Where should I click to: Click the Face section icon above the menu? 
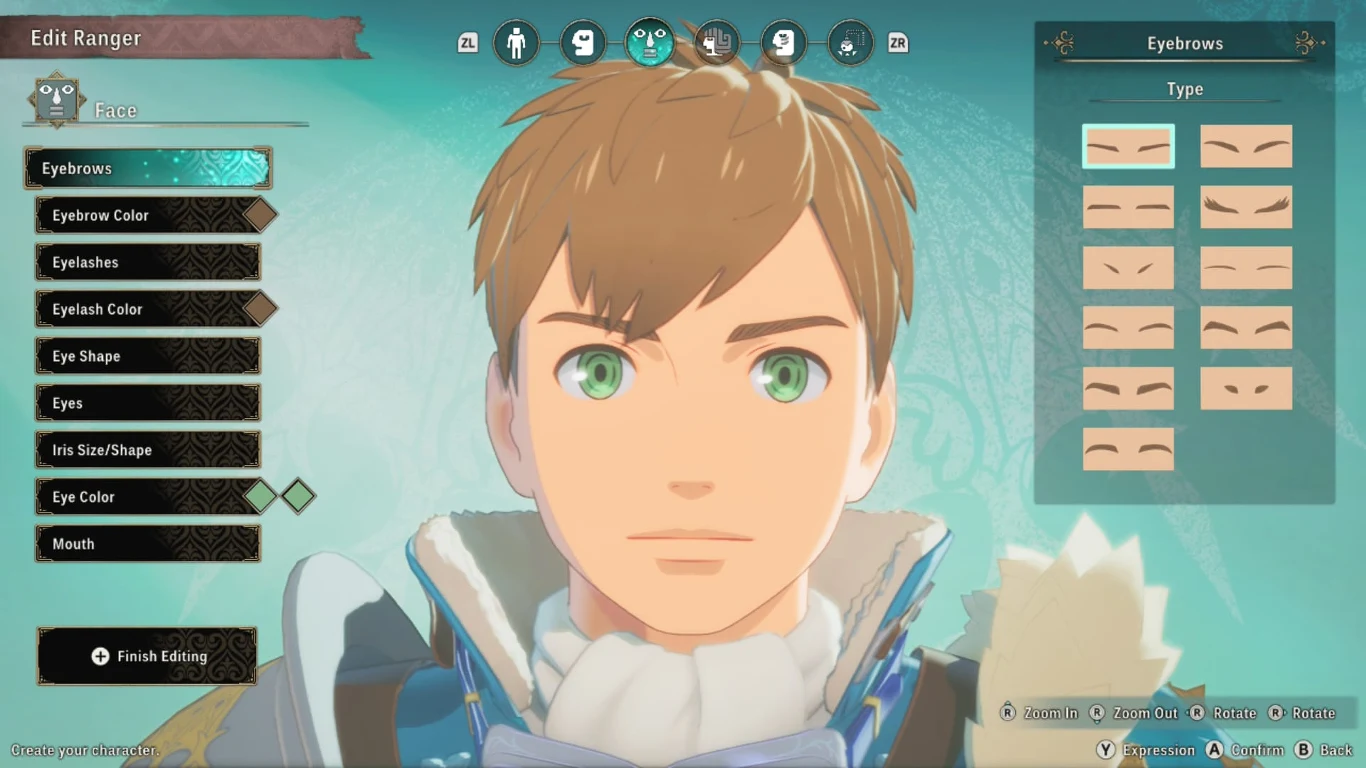(x=57, y=99)
